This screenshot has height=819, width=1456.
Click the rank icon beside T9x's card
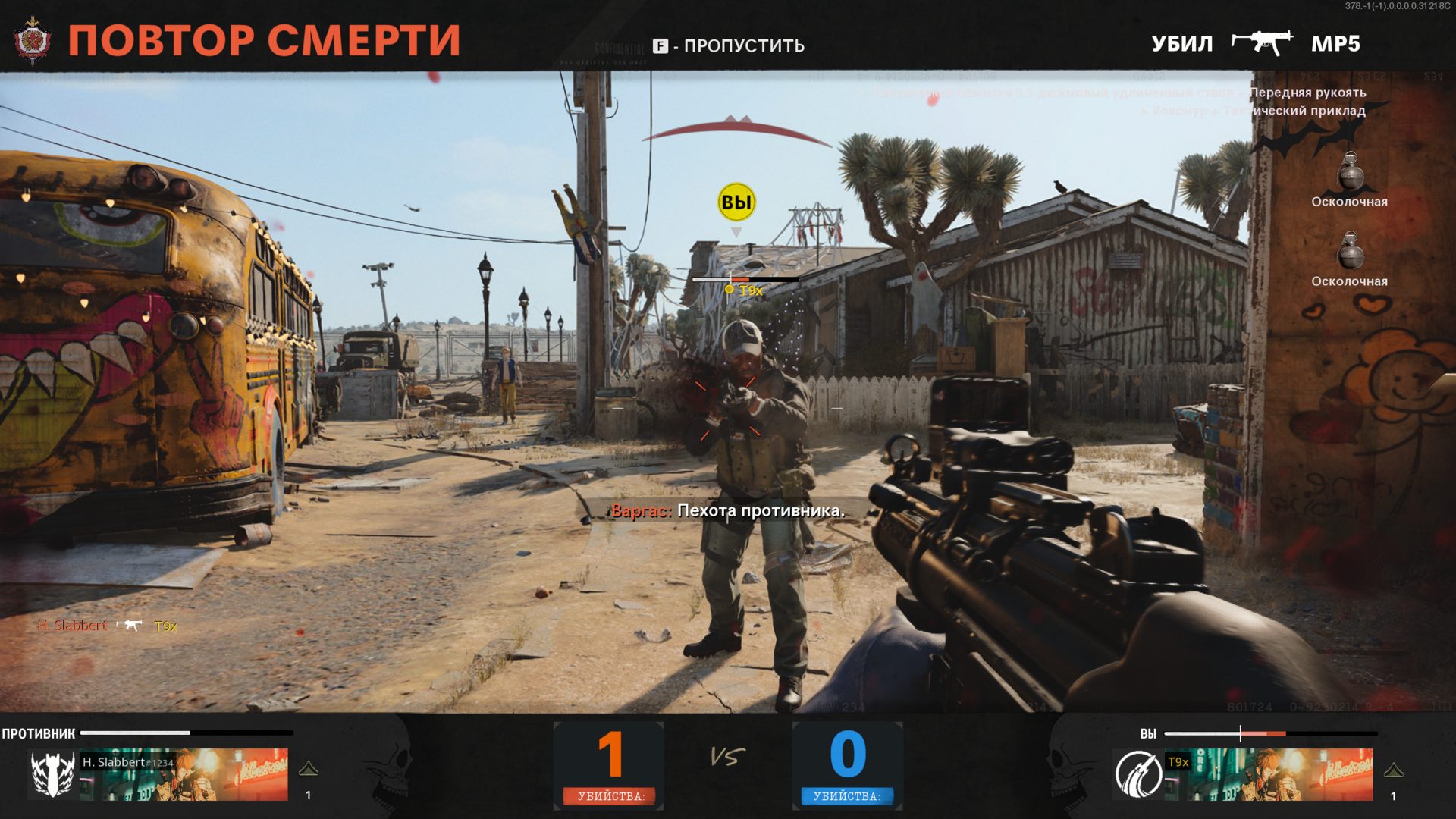pos(1393,771)
